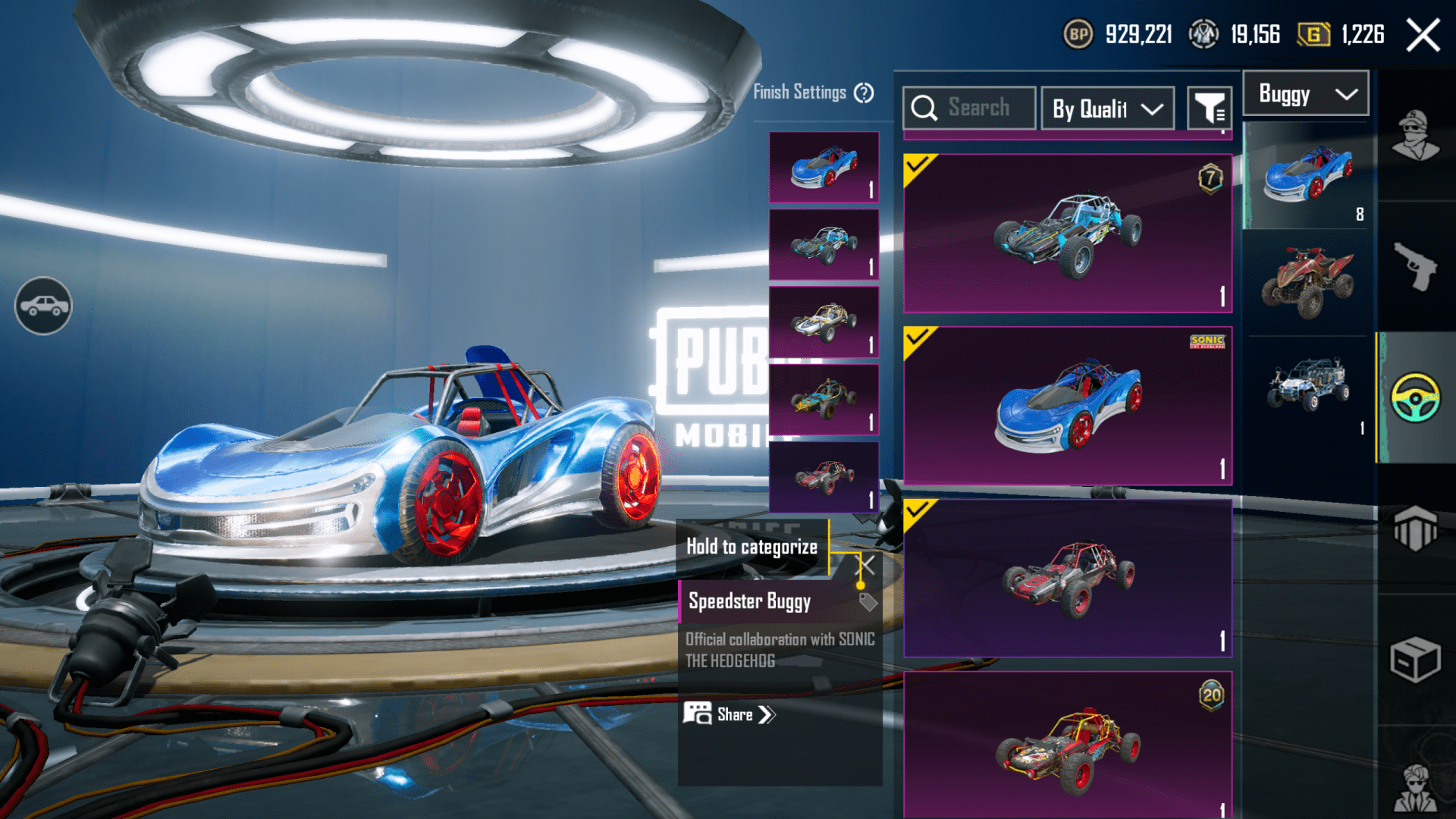This screenshot has width=1456, height=819.
Task: Select the Sonic Speedster Buggy skin card
Action: 1067,406
